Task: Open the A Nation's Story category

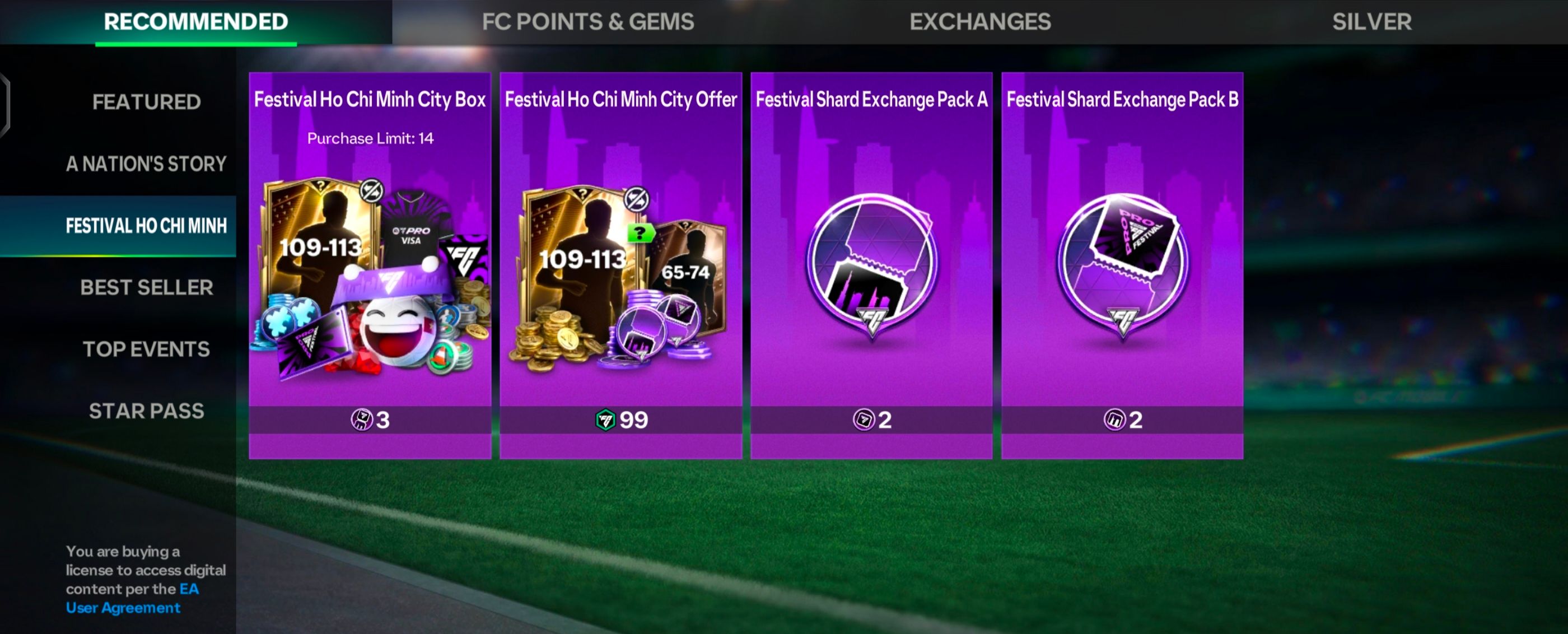Action: point(146,164)
